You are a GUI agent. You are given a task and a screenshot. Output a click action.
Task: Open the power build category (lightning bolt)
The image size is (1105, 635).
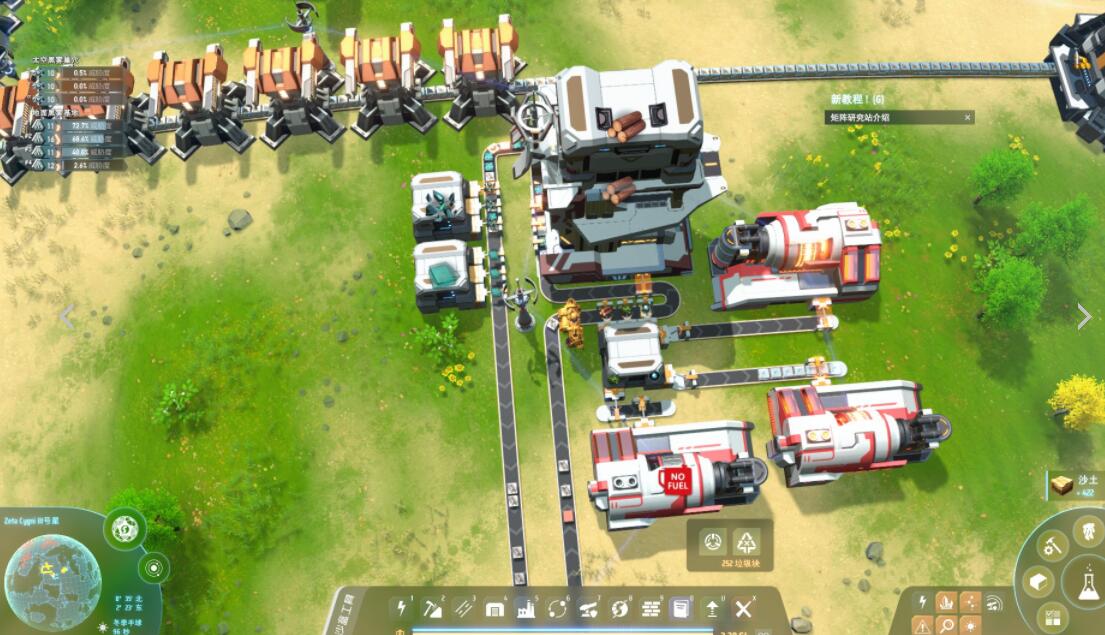(402, 608)
